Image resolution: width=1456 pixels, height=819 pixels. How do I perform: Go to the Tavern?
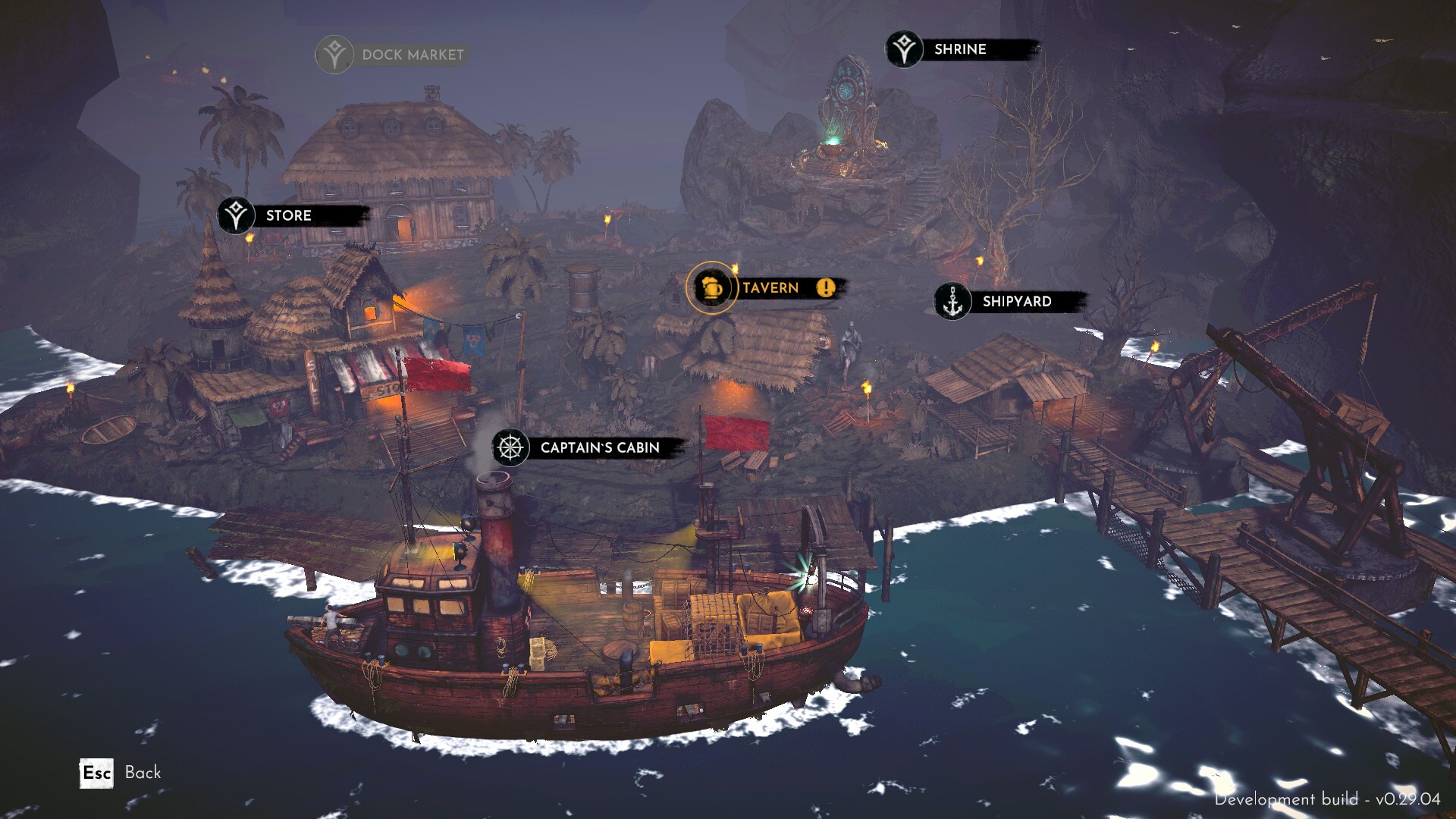(x=770, y=288)
